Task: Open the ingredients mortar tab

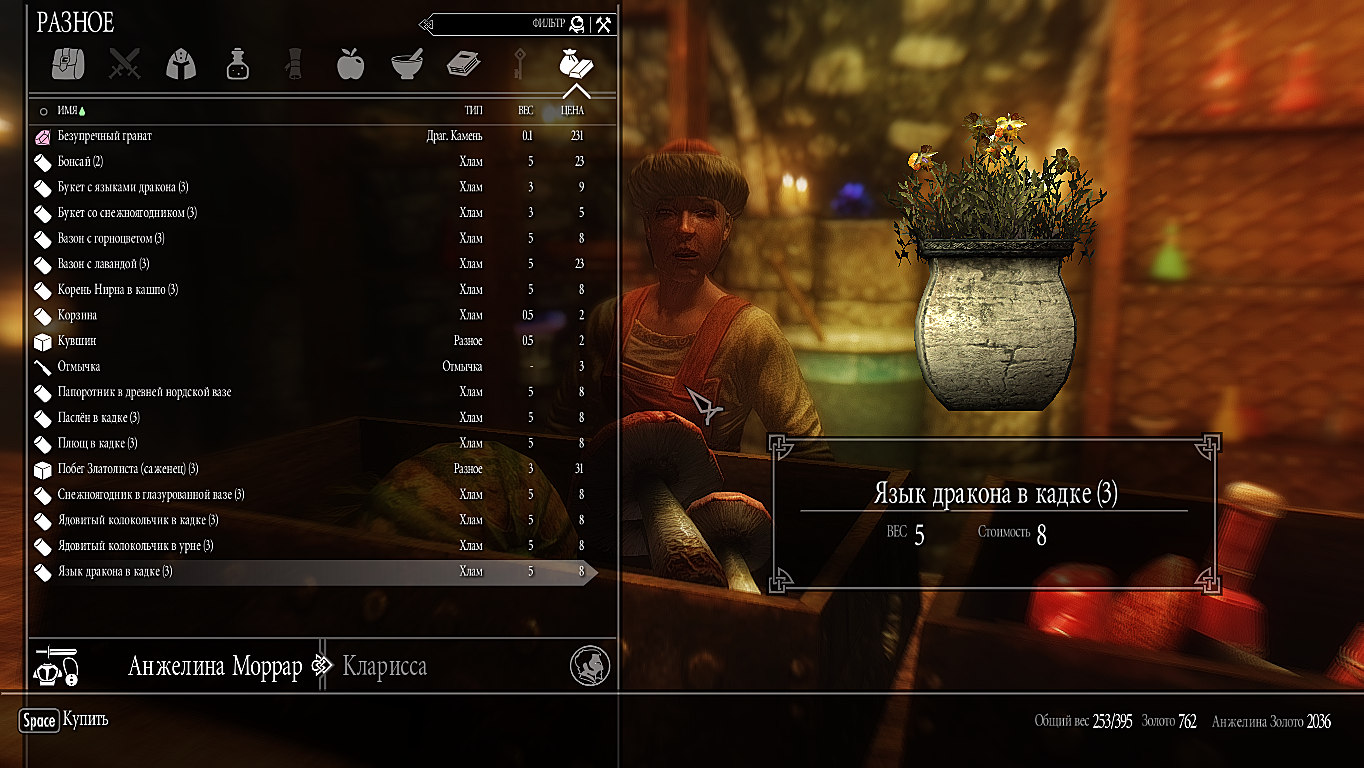Action: [x=406, y=64]
